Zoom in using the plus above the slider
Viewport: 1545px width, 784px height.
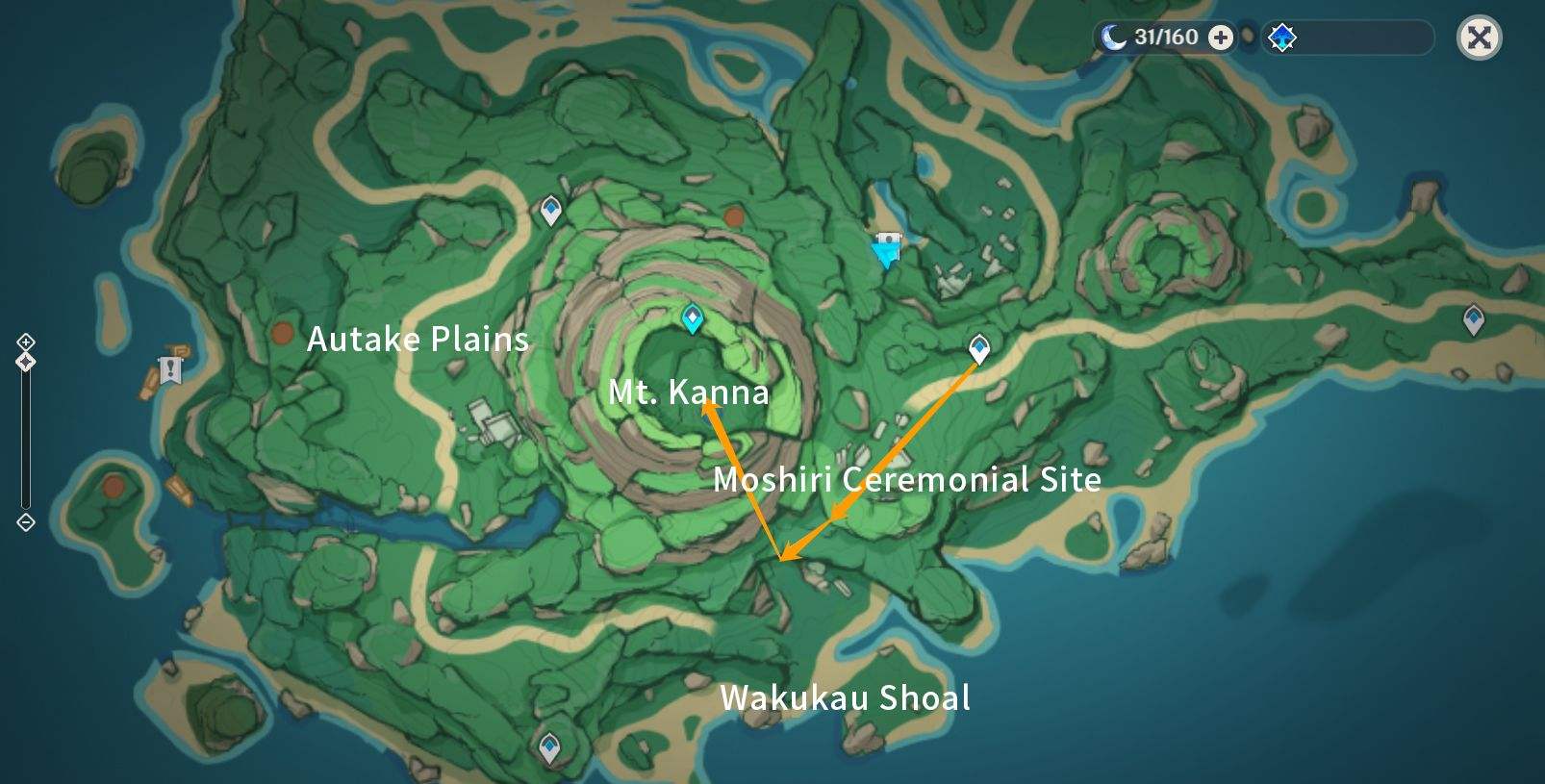[26, 341]
